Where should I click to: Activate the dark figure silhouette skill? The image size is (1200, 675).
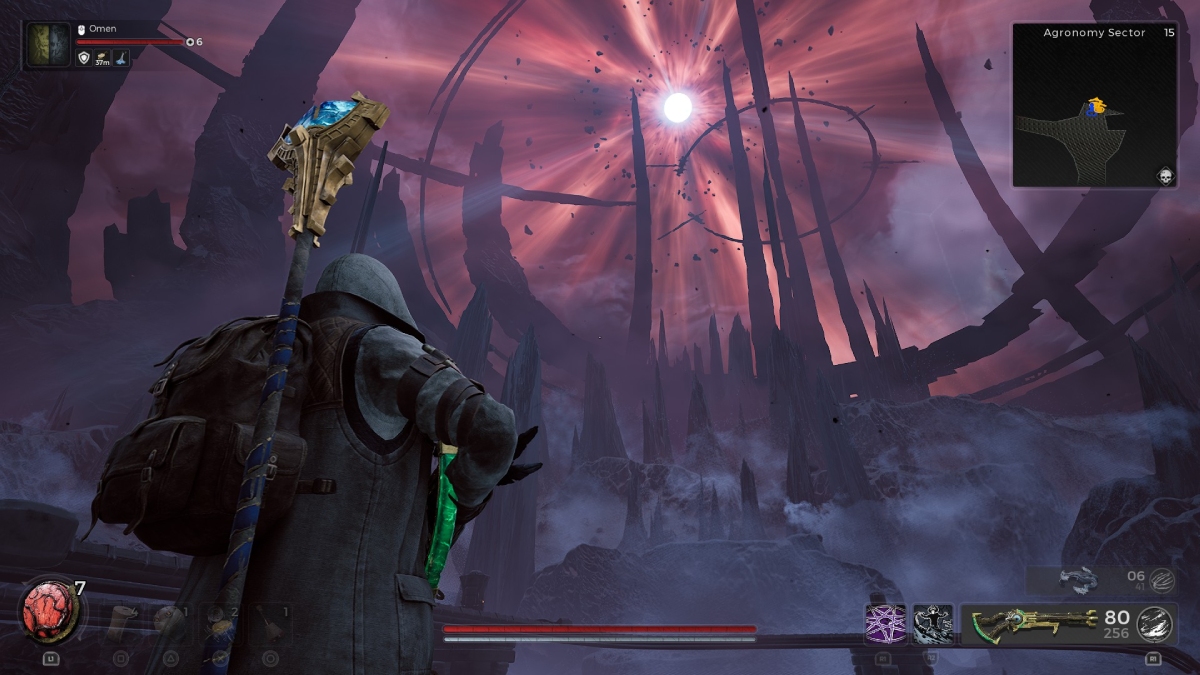click(932, 624)
